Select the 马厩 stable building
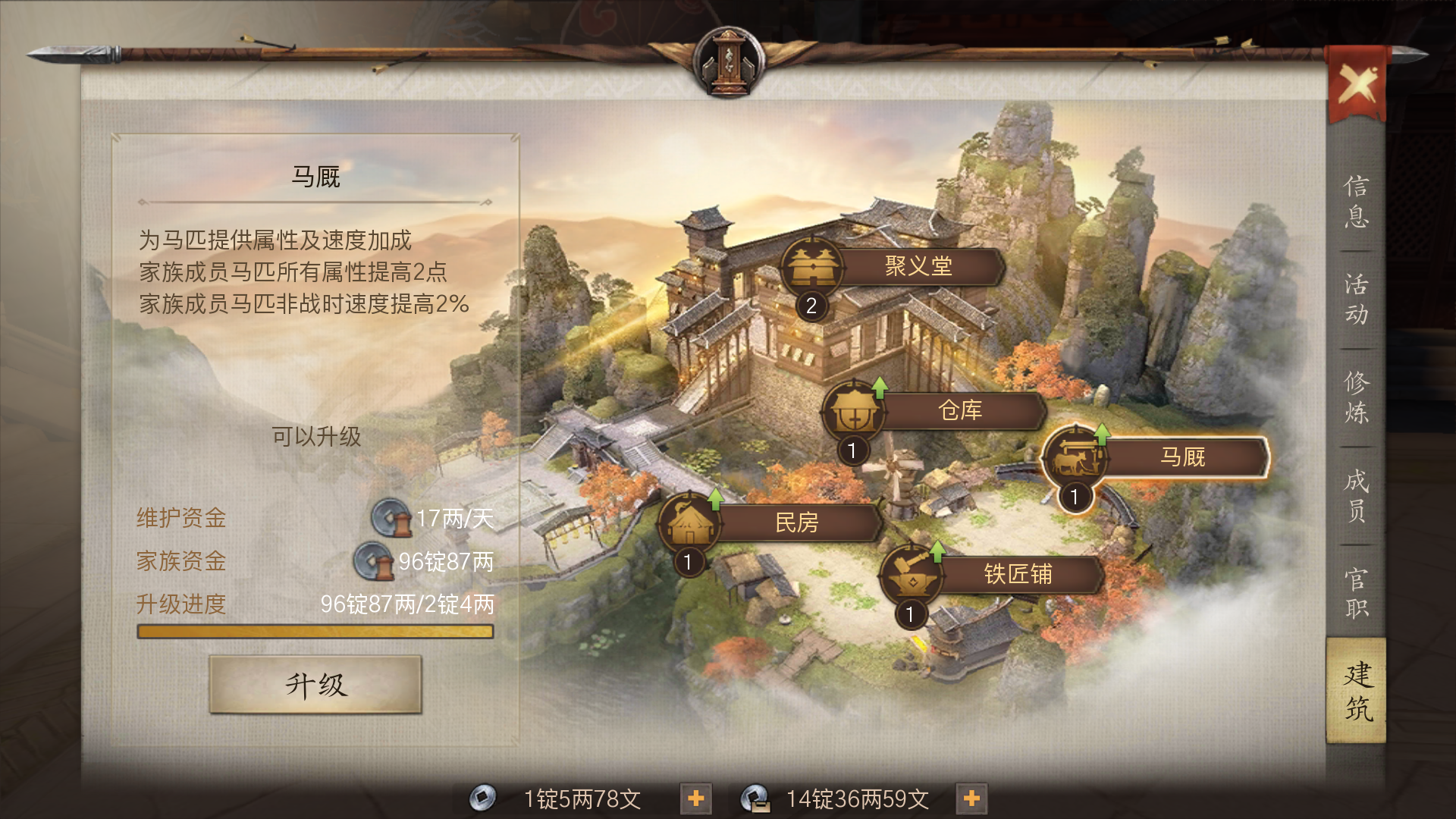 (x=1181, y=457)
